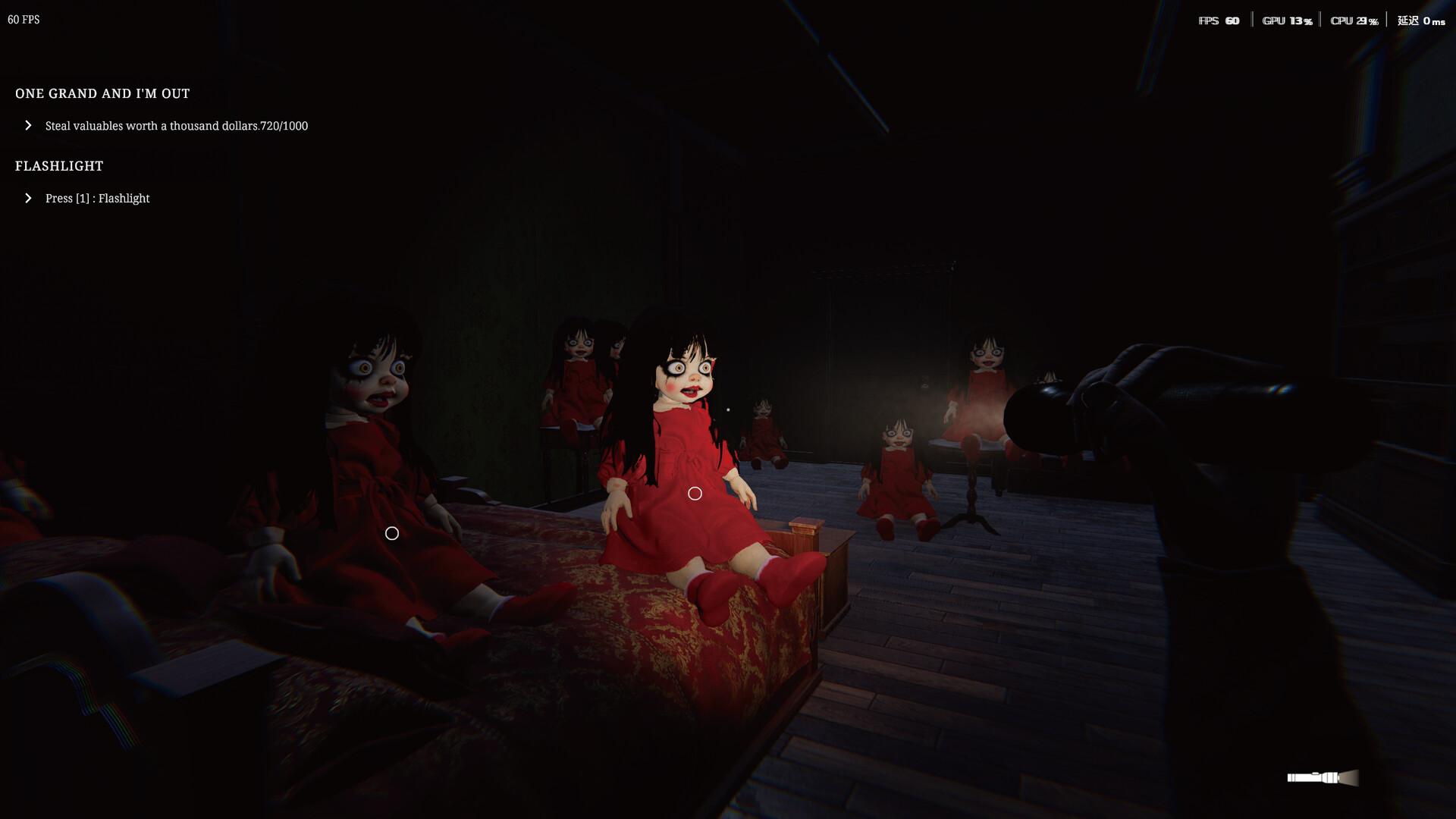Click the Press [1] : Flashlight instruction

pos(97,198)
